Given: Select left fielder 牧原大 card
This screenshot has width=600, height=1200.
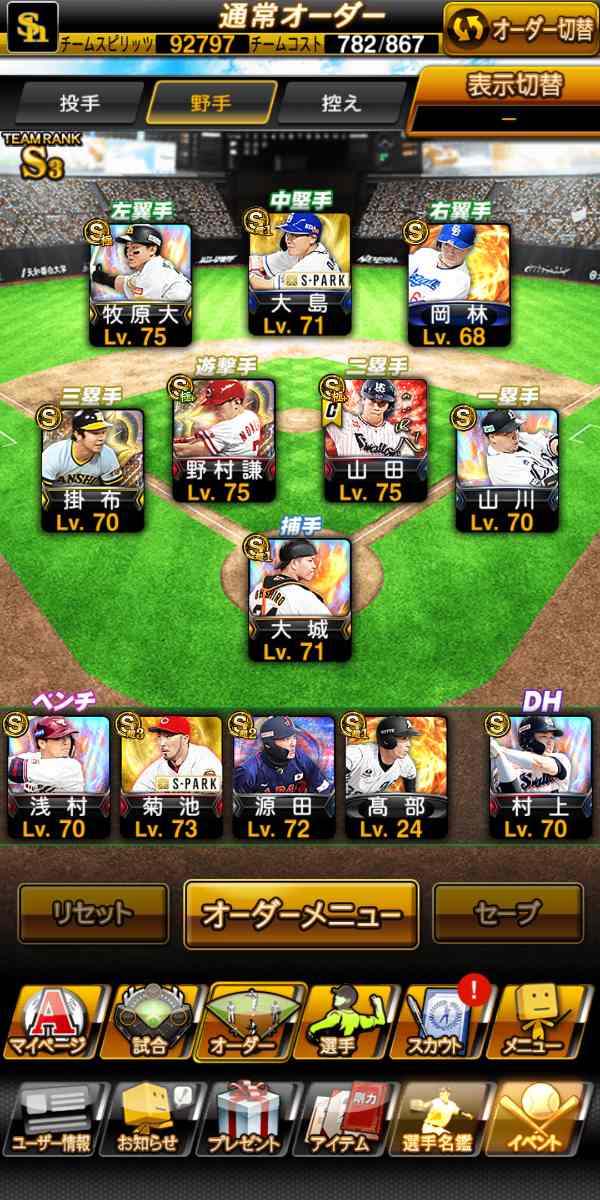Looking at the screenshot, I should [x=141, y=285].
